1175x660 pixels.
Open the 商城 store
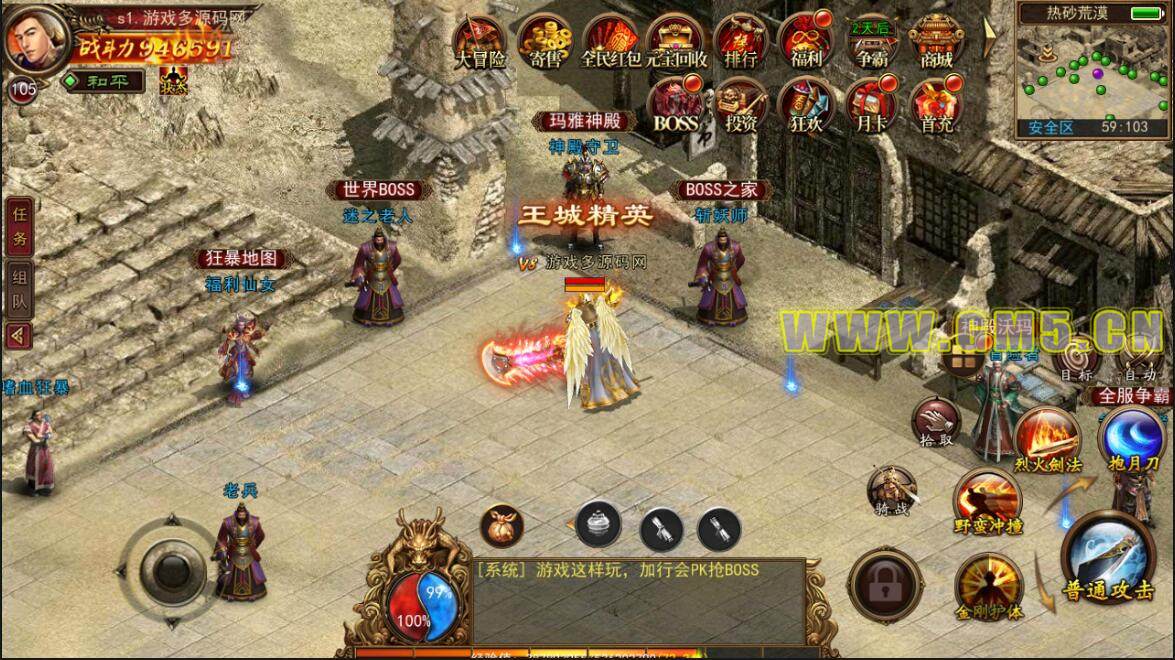pos(937,41)
